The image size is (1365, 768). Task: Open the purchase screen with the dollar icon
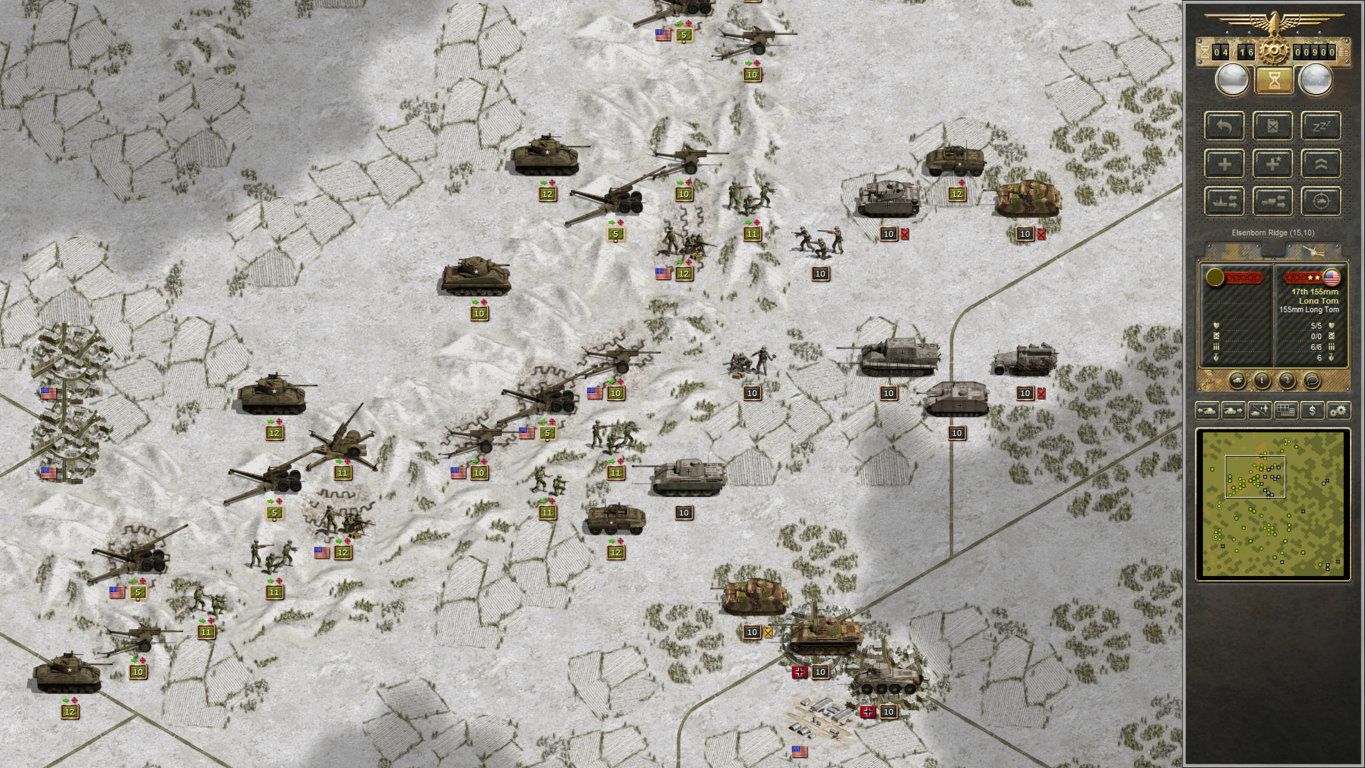pos(1312,410)
